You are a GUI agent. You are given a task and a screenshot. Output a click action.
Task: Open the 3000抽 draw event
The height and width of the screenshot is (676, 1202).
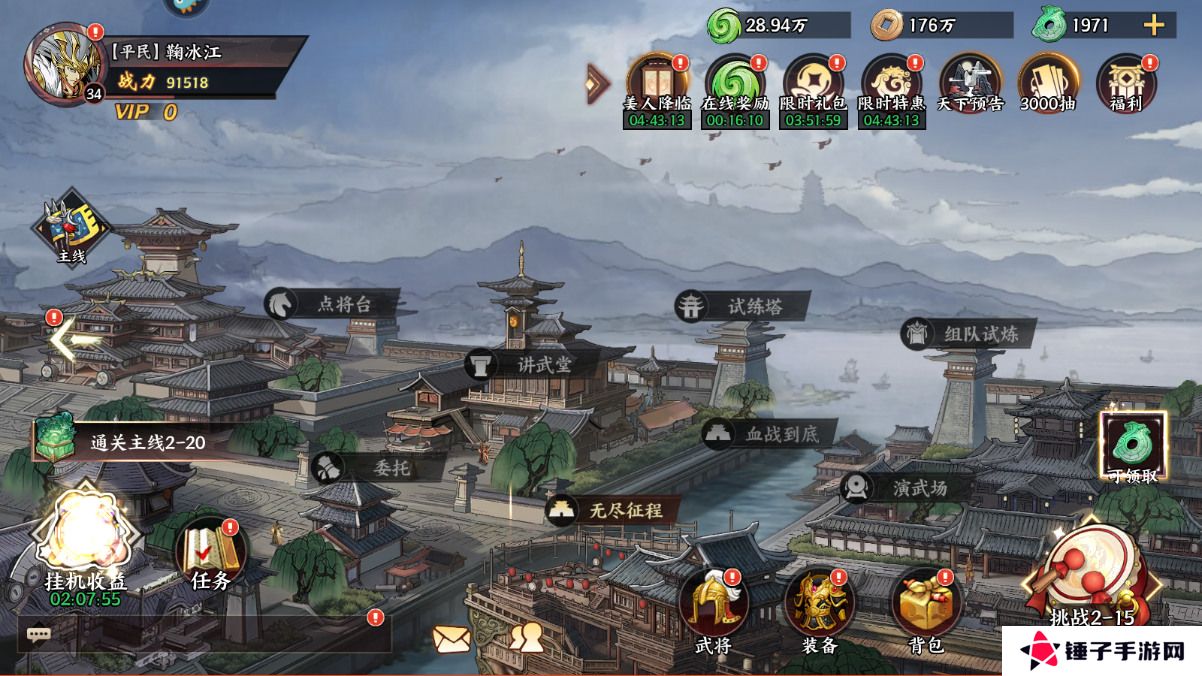1047,80
